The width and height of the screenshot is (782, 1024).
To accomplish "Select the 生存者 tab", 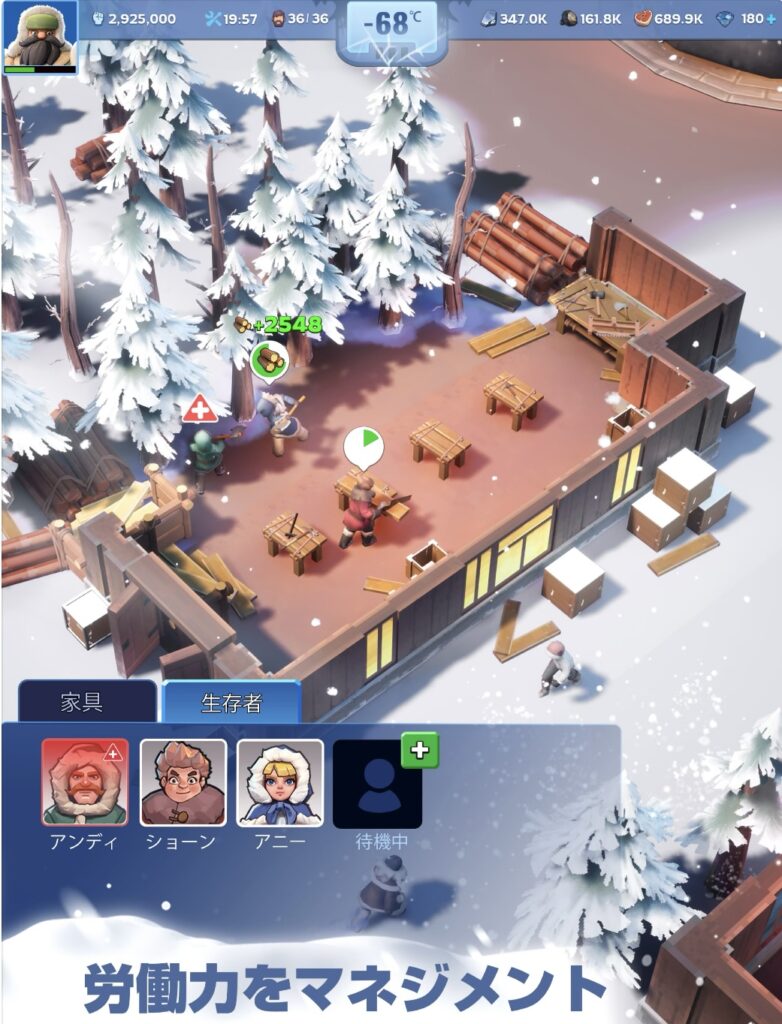I will coord(232,702).
